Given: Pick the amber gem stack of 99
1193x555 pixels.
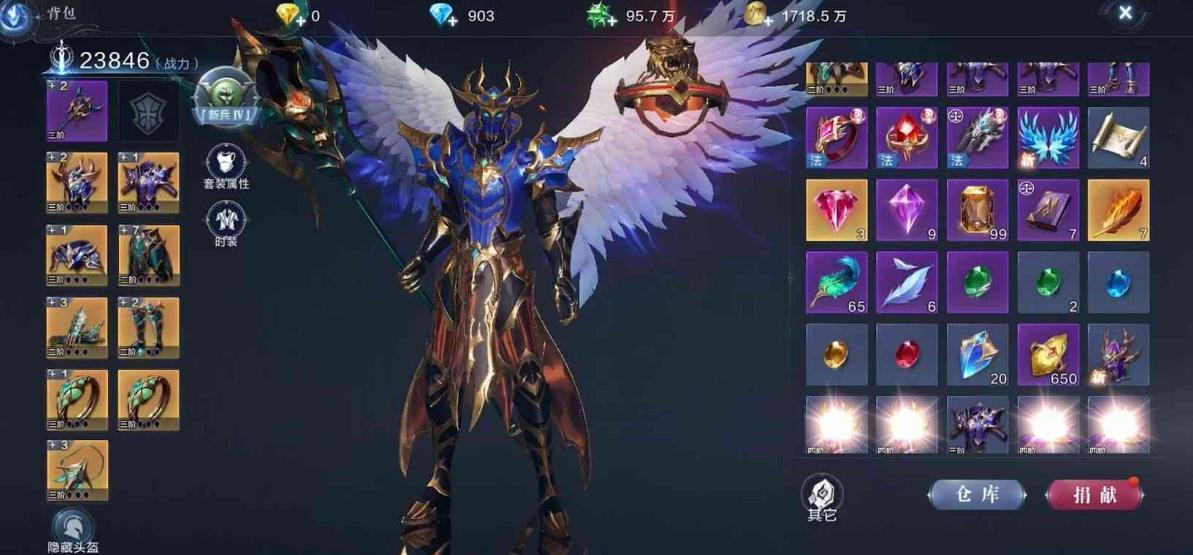Looking at the screenshot, I should tap(977, 210).
